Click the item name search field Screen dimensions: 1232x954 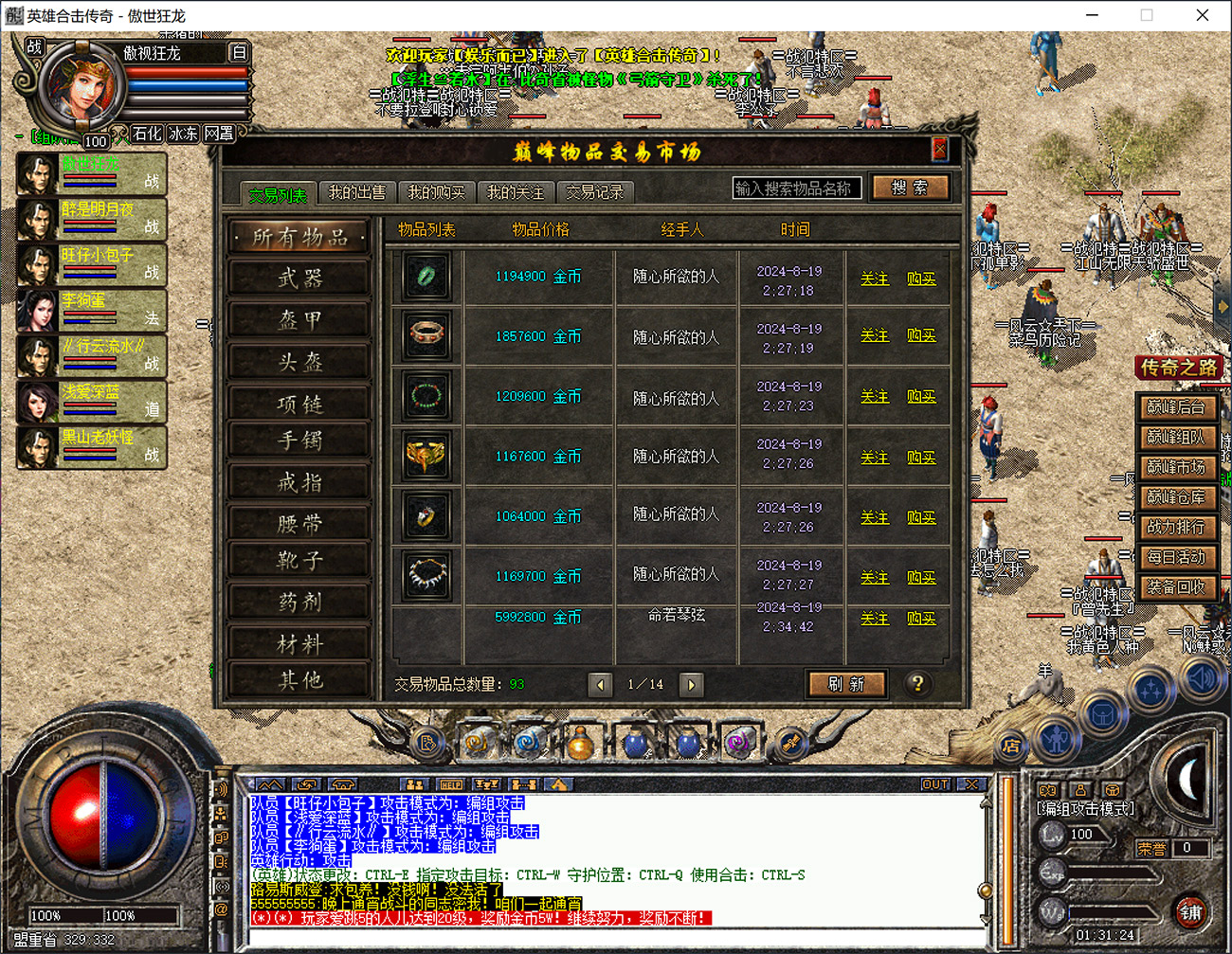pos(796,189)
